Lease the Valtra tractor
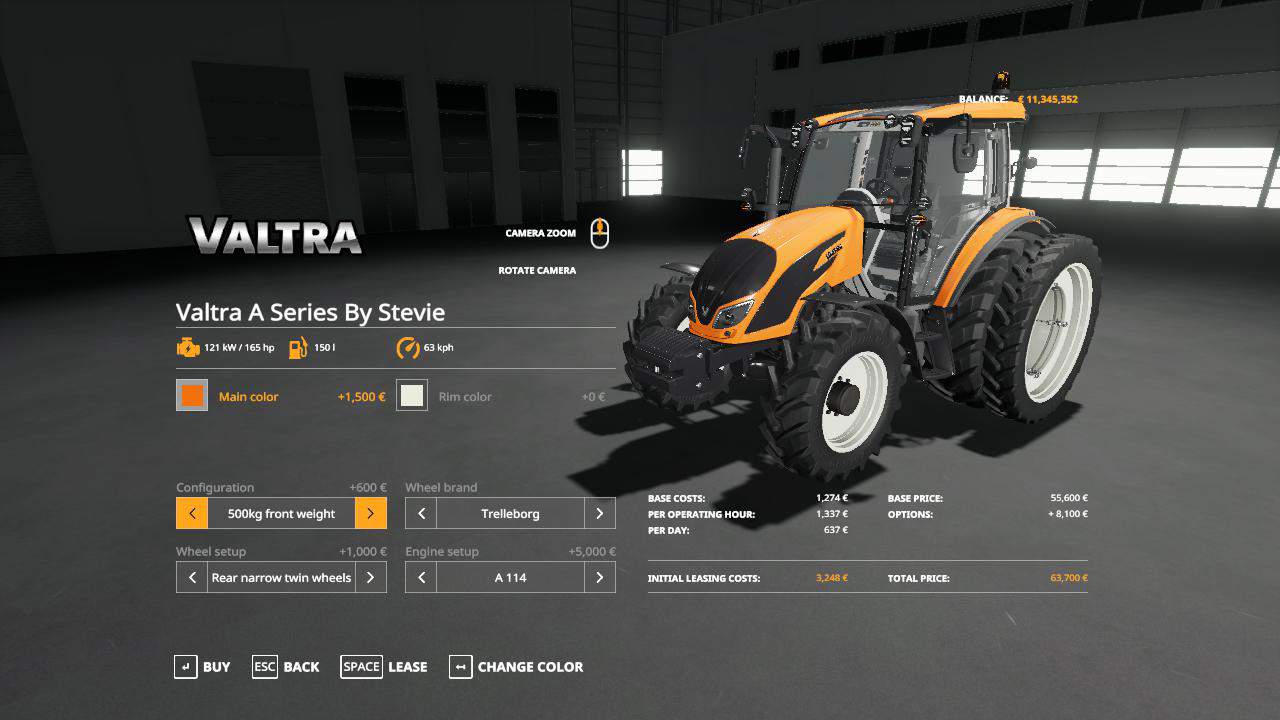This screenshot has width=1280, height=720. pyautogui.click(x=384, y=667)
